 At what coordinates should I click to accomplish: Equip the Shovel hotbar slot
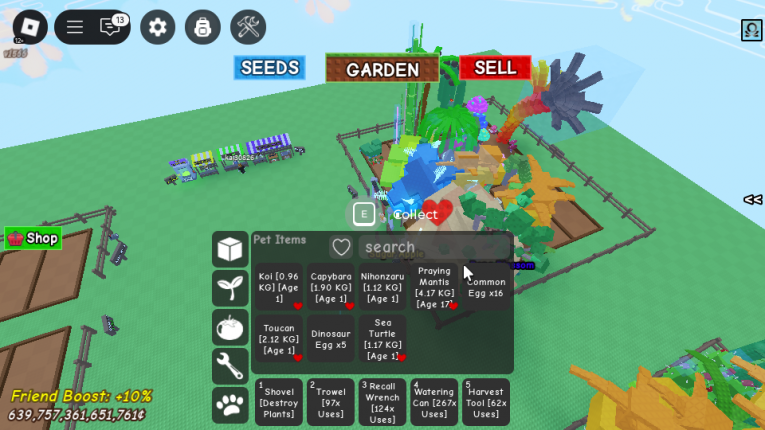pos(279,402)
